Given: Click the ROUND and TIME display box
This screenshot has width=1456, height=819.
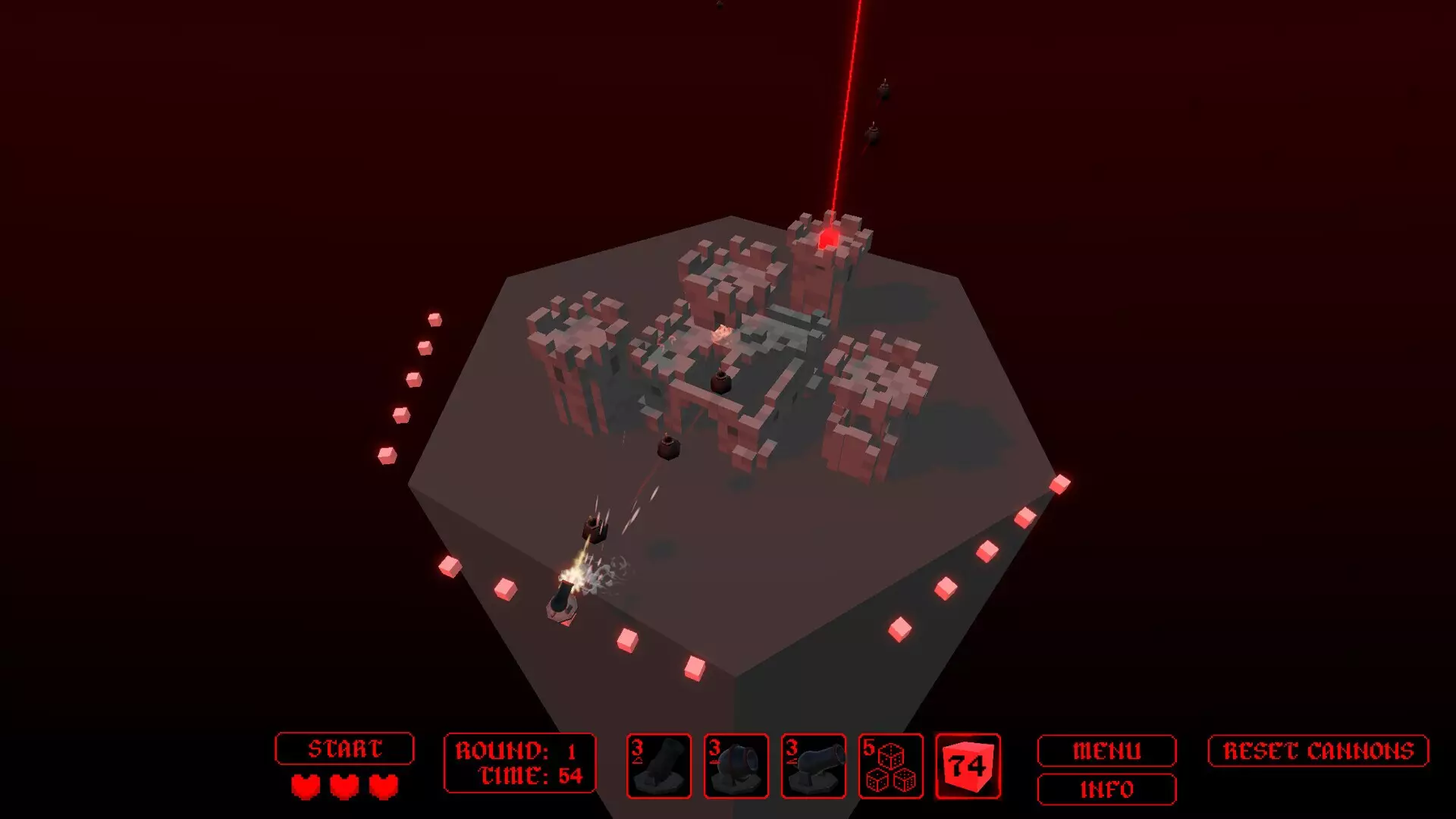Looking at the screenshot, I should pos(519,762).
